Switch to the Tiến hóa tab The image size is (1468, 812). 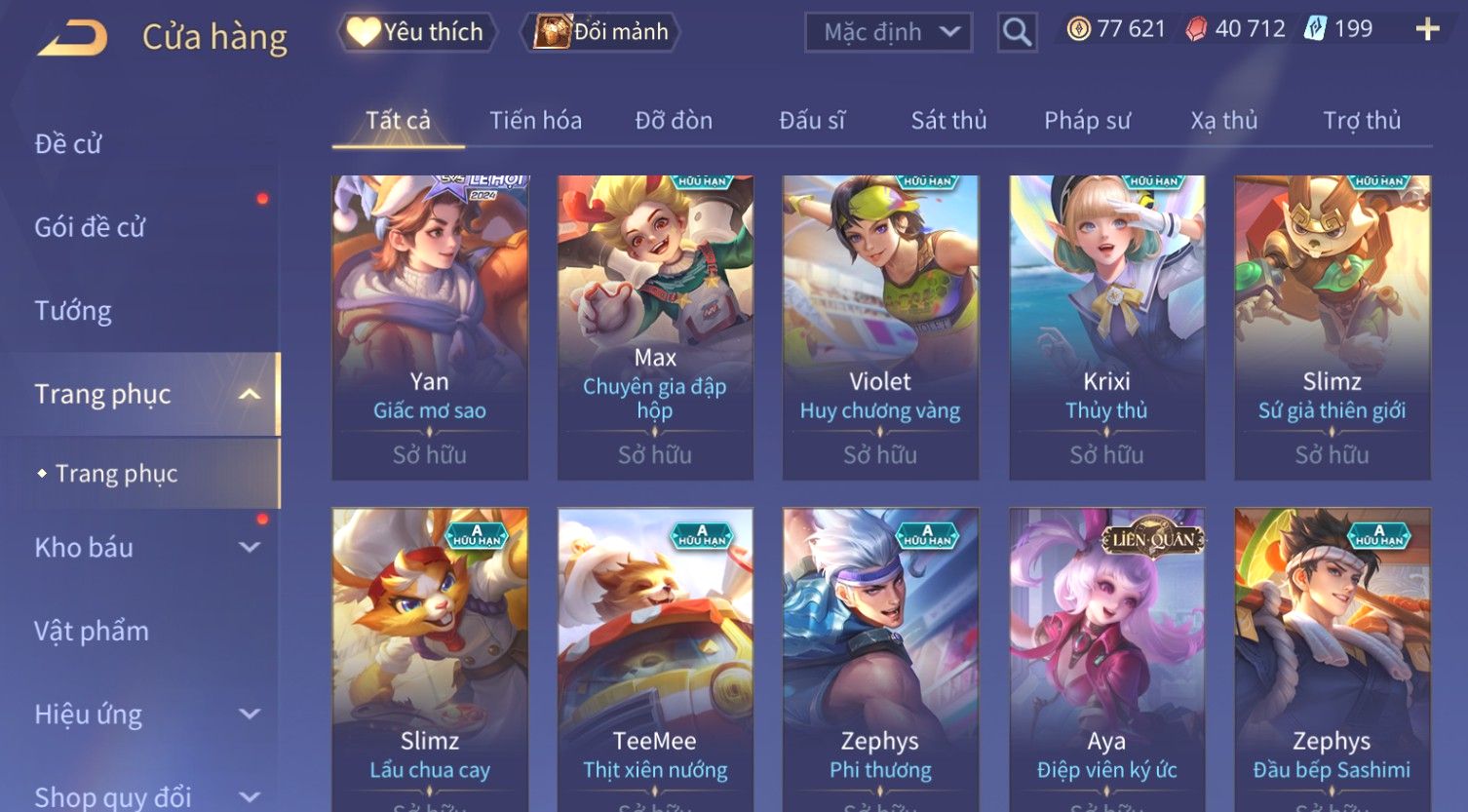(x=535, y=121)
